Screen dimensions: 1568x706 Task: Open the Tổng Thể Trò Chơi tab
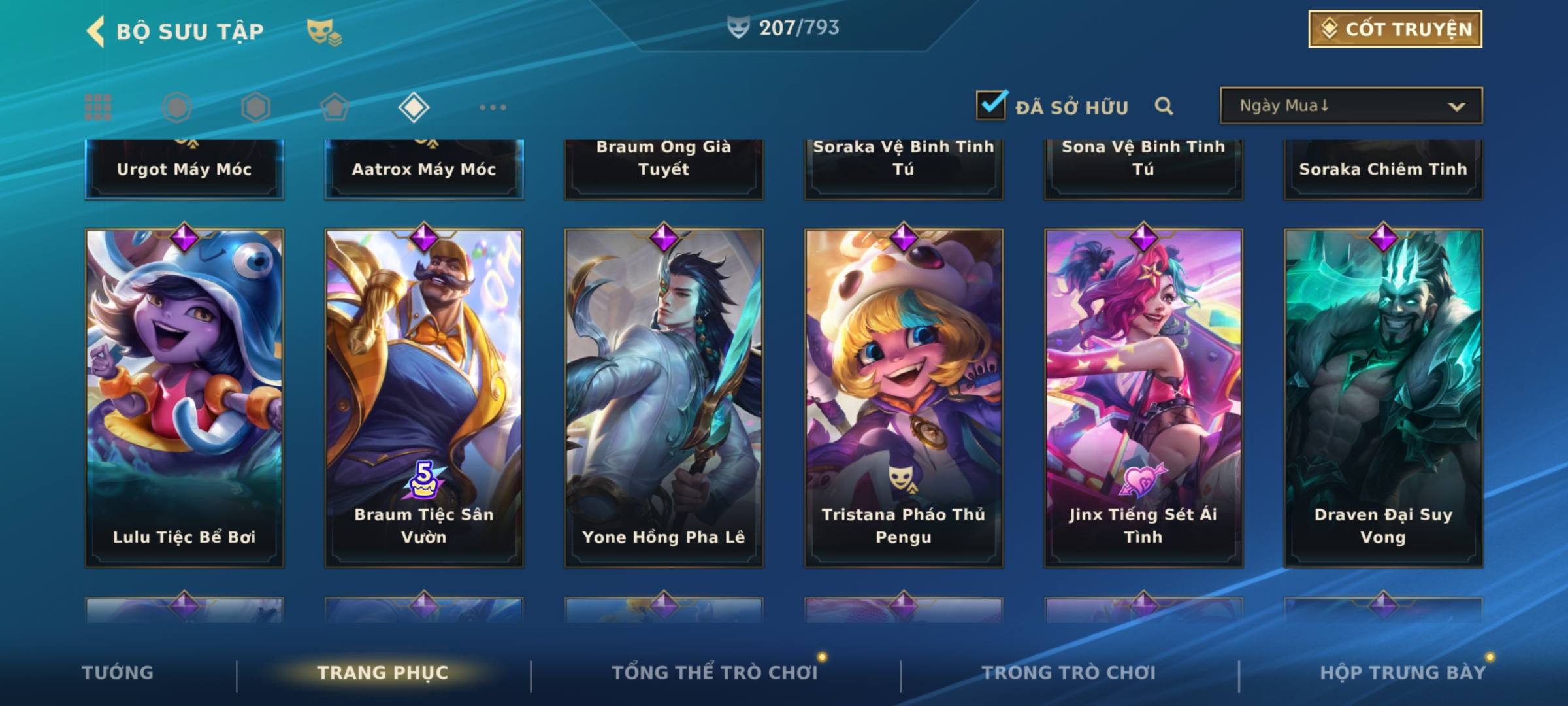point(715,673)
